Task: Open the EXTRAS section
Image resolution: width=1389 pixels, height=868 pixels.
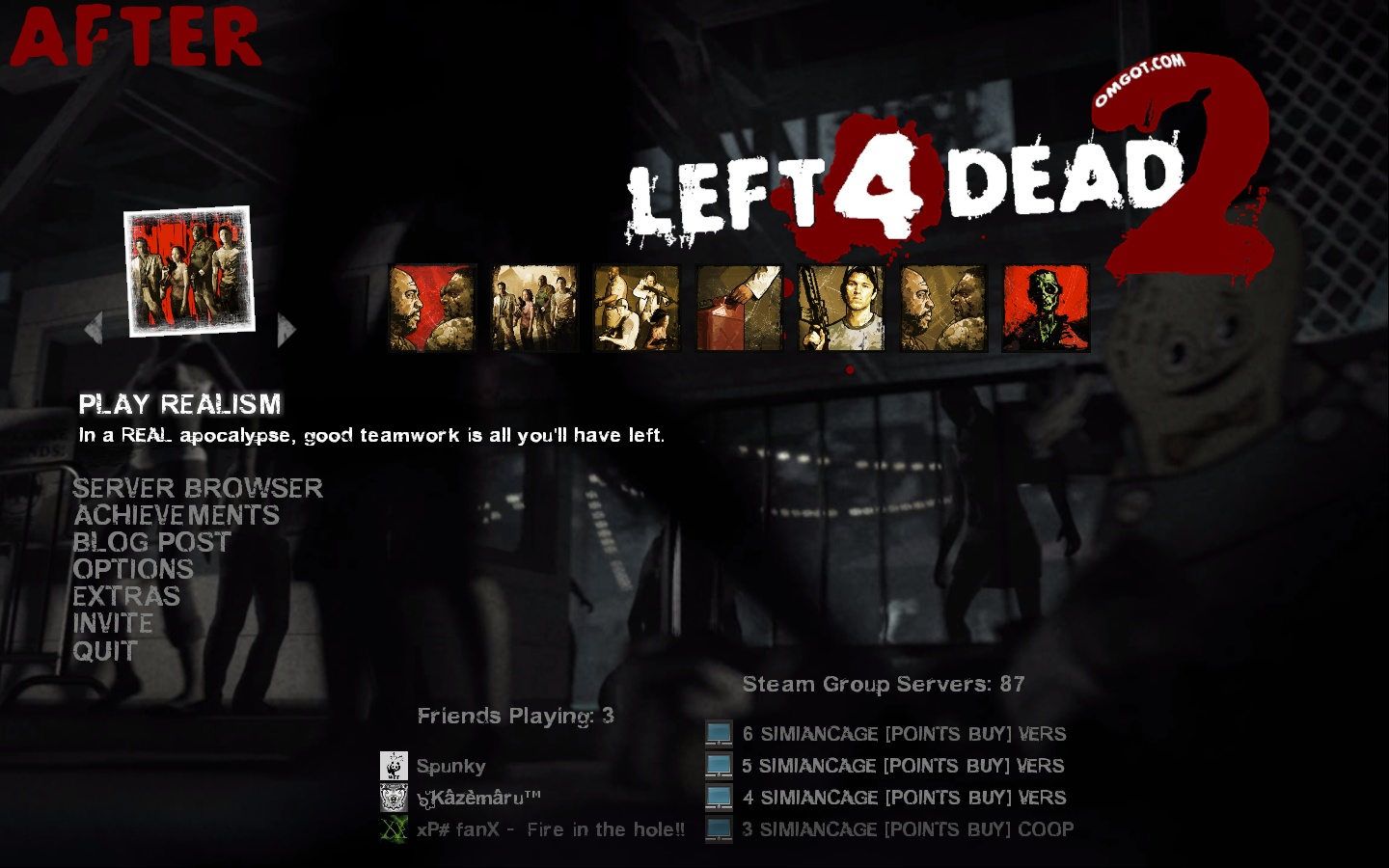Action: [127, 597]
